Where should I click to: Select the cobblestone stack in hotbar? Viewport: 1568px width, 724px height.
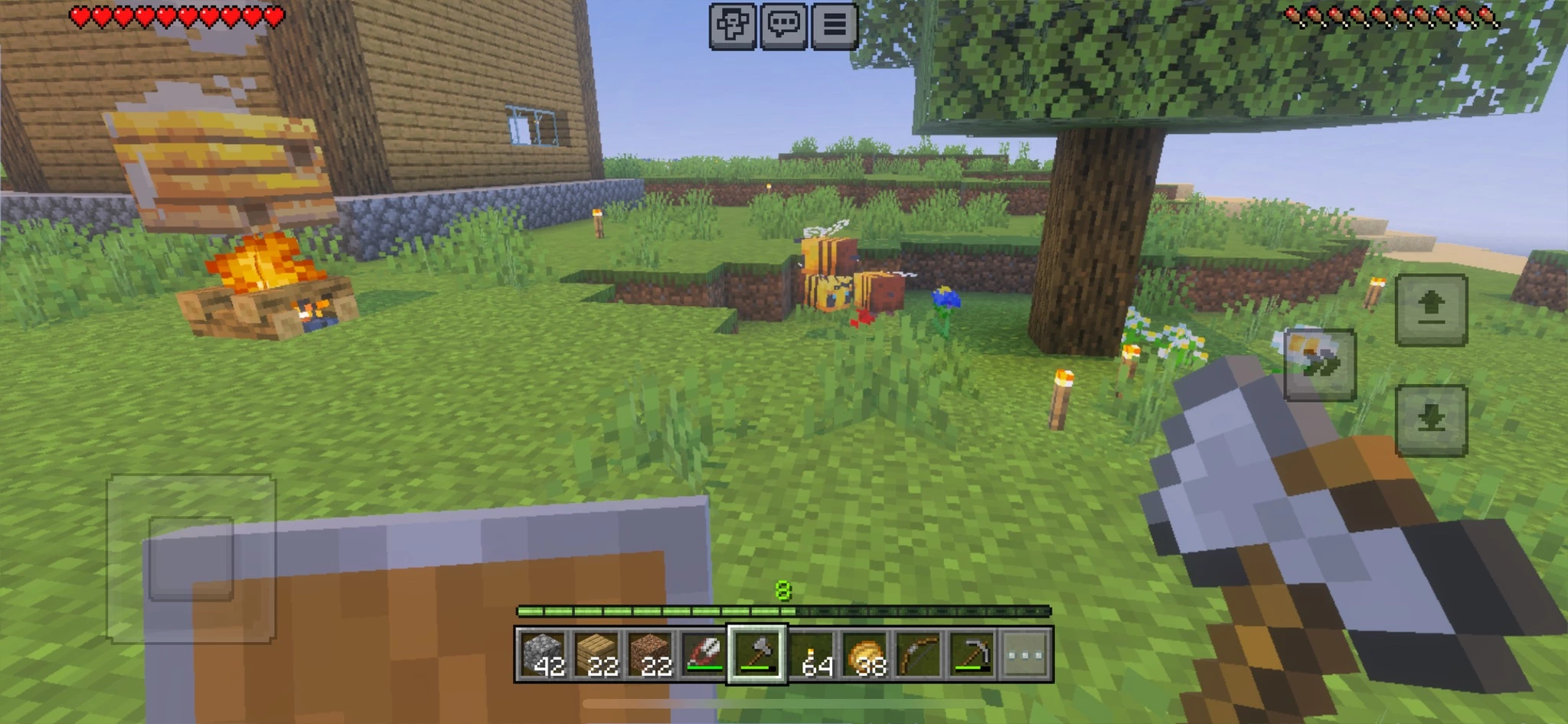544,655
